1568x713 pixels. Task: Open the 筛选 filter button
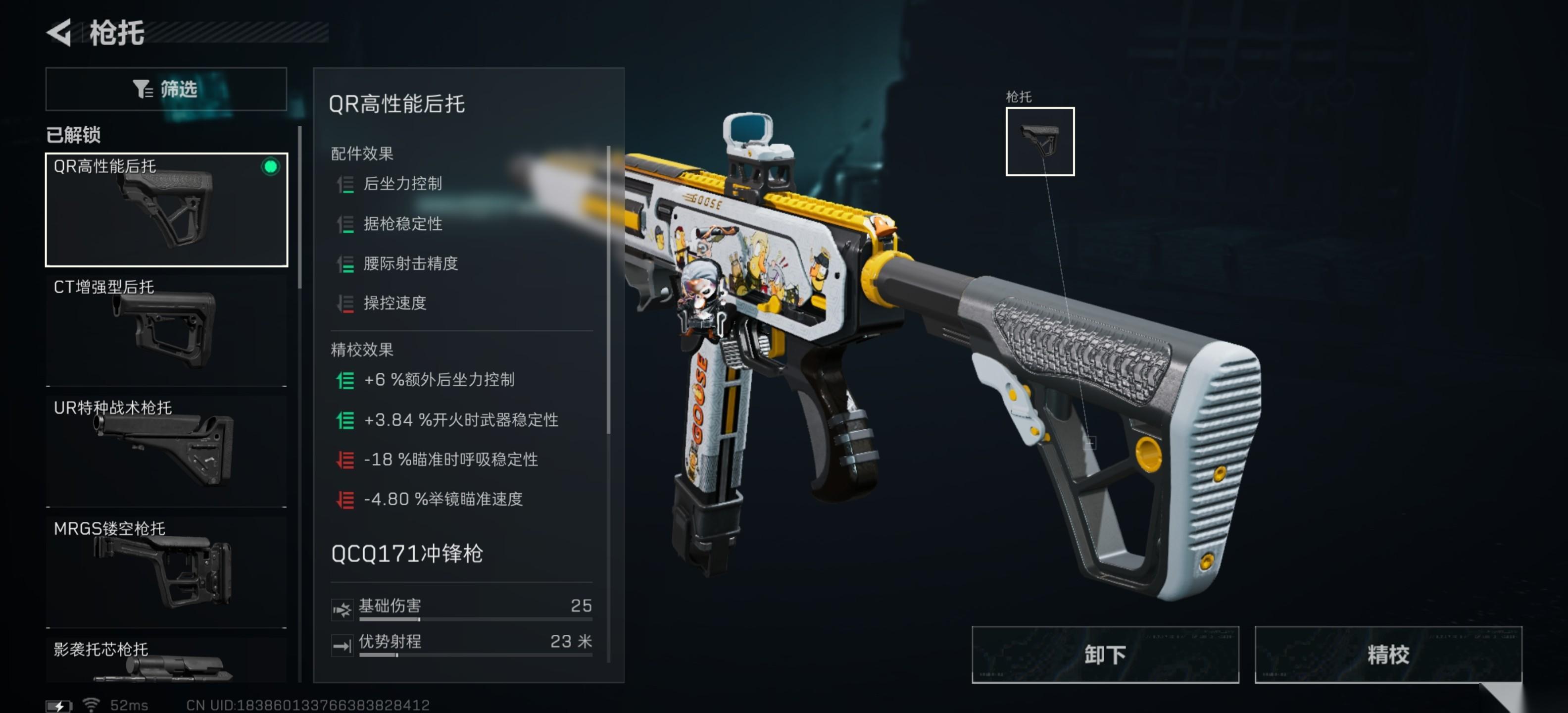pos(166,89)
